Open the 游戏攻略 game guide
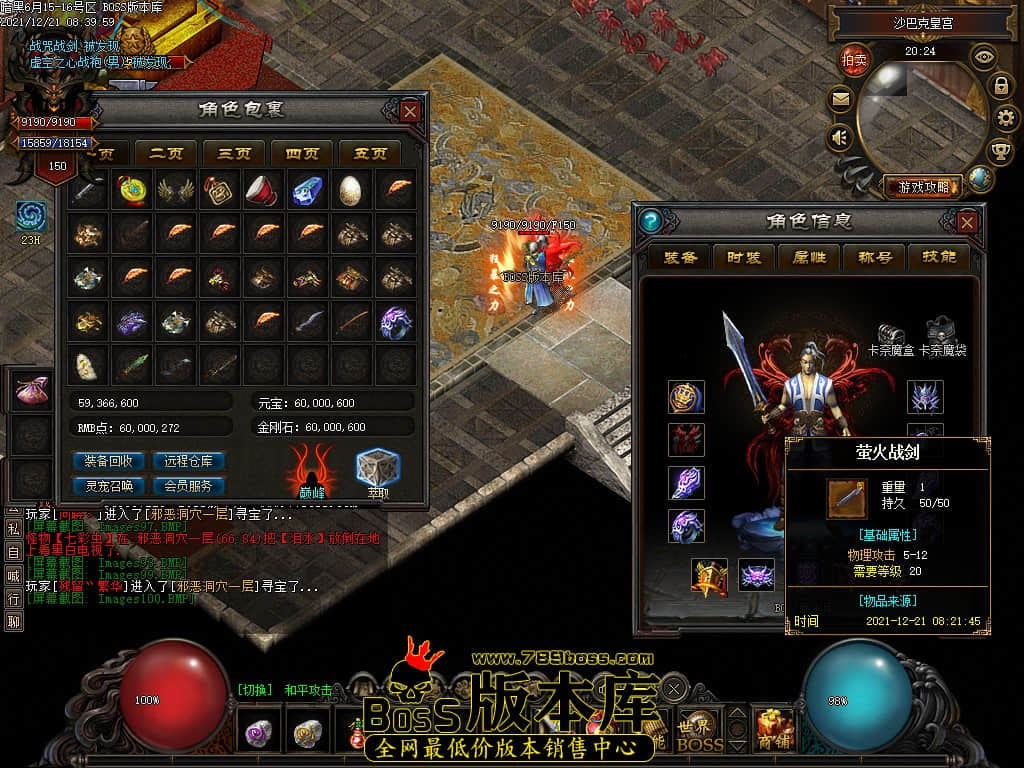Viewport: 1024px width, 768px height. coord(923,186)
